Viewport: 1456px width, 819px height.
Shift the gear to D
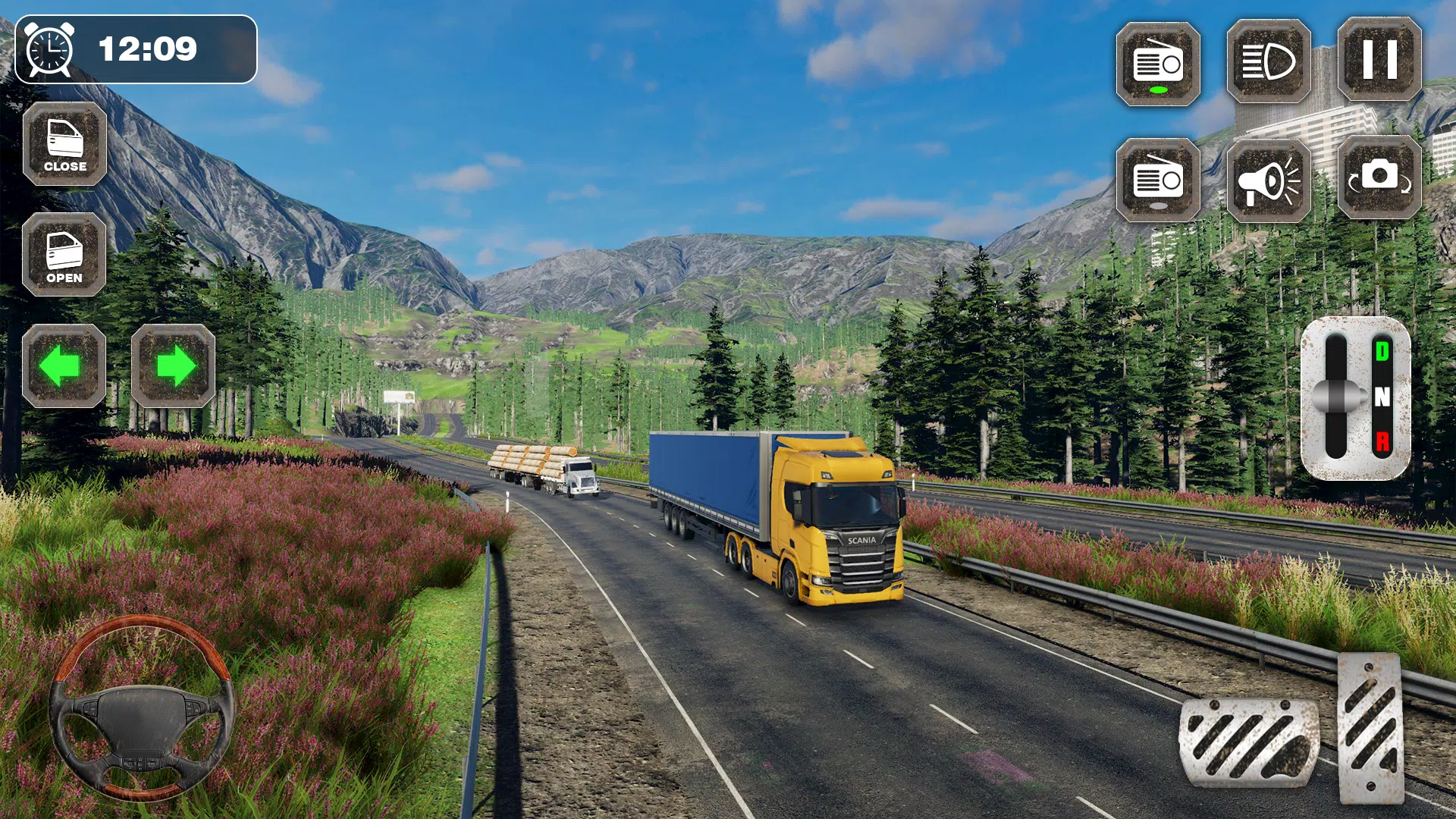tap(1382, 352)
